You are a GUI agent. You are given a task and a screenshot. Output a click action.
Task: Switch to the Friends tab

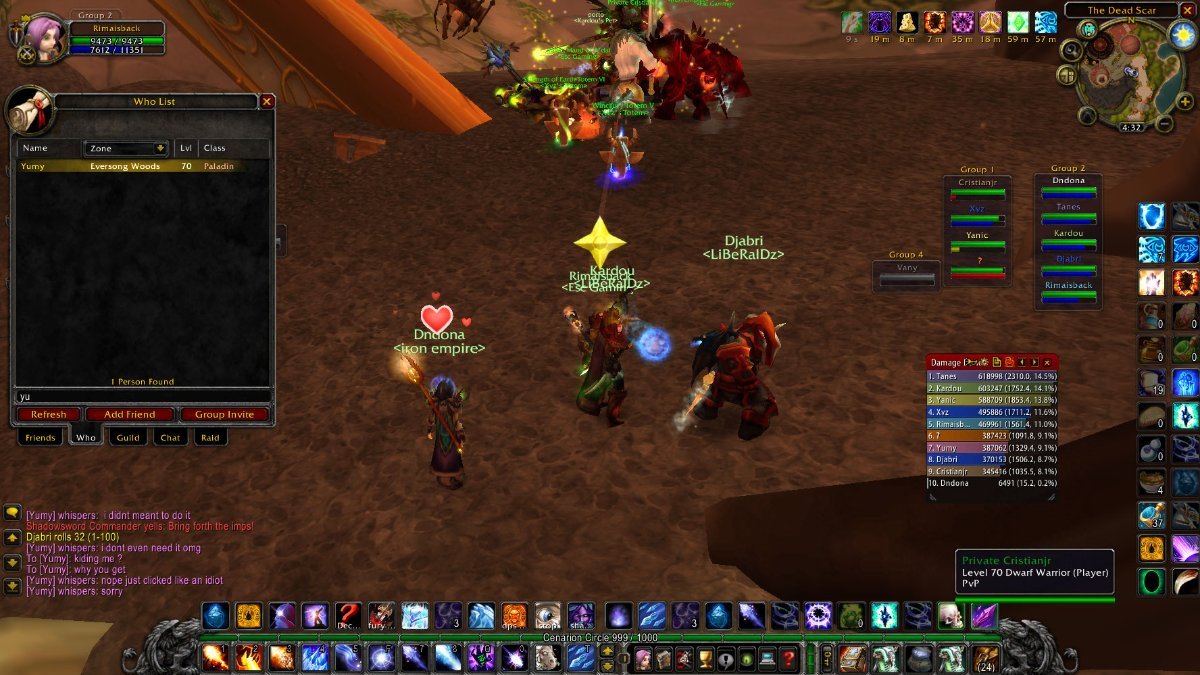coord(40,438)
